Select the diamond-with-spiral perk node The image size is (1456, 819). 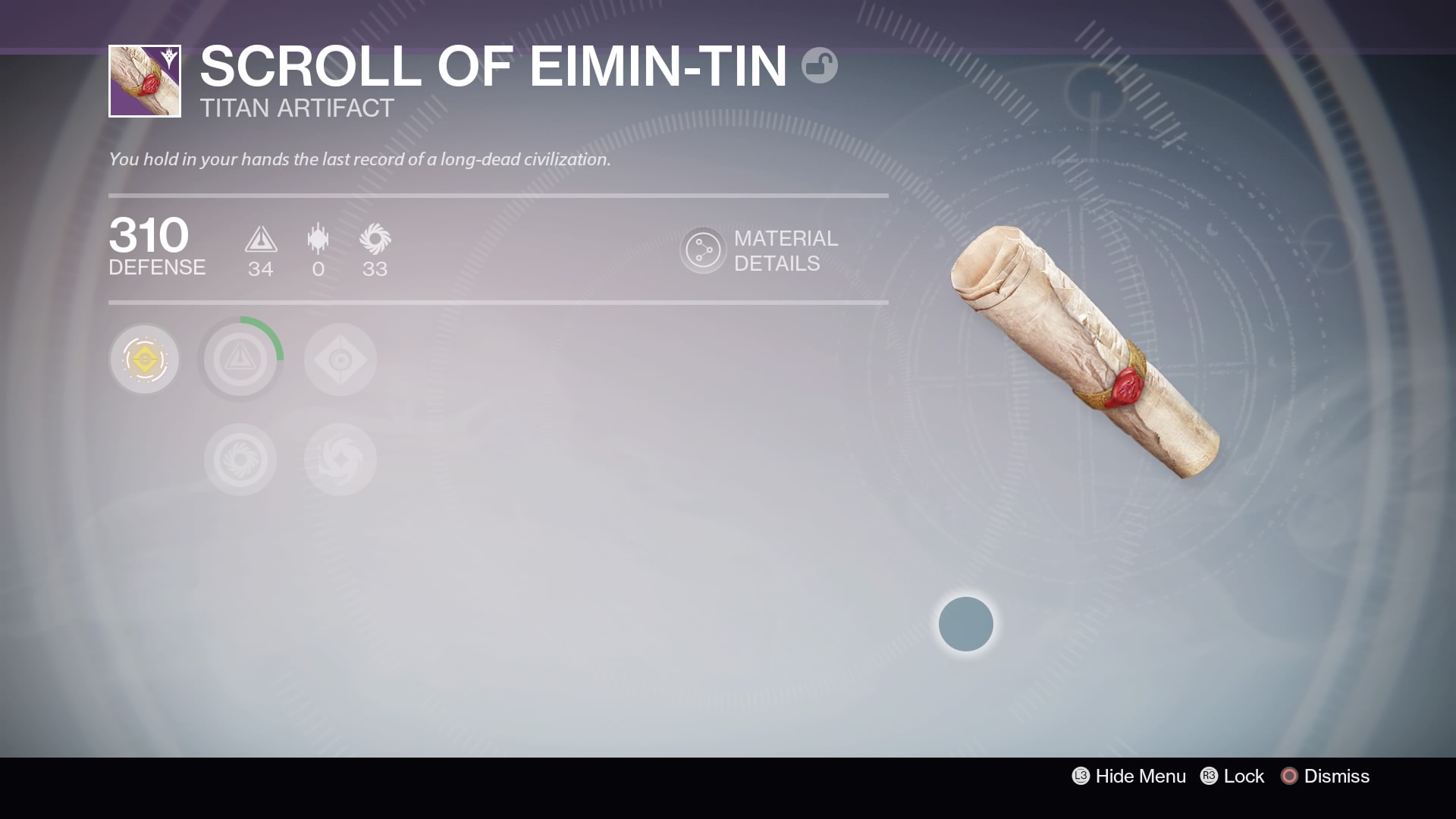[340, 359]
